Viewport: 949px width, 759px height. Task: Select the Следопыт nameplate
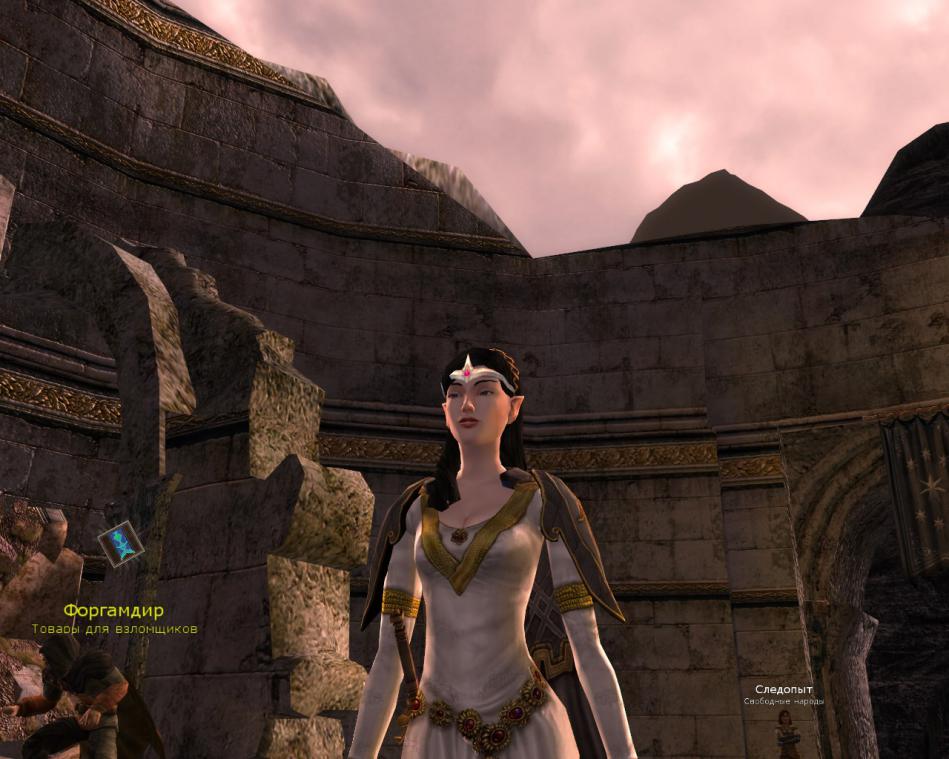pyautogui.click(x=784, y=690)
